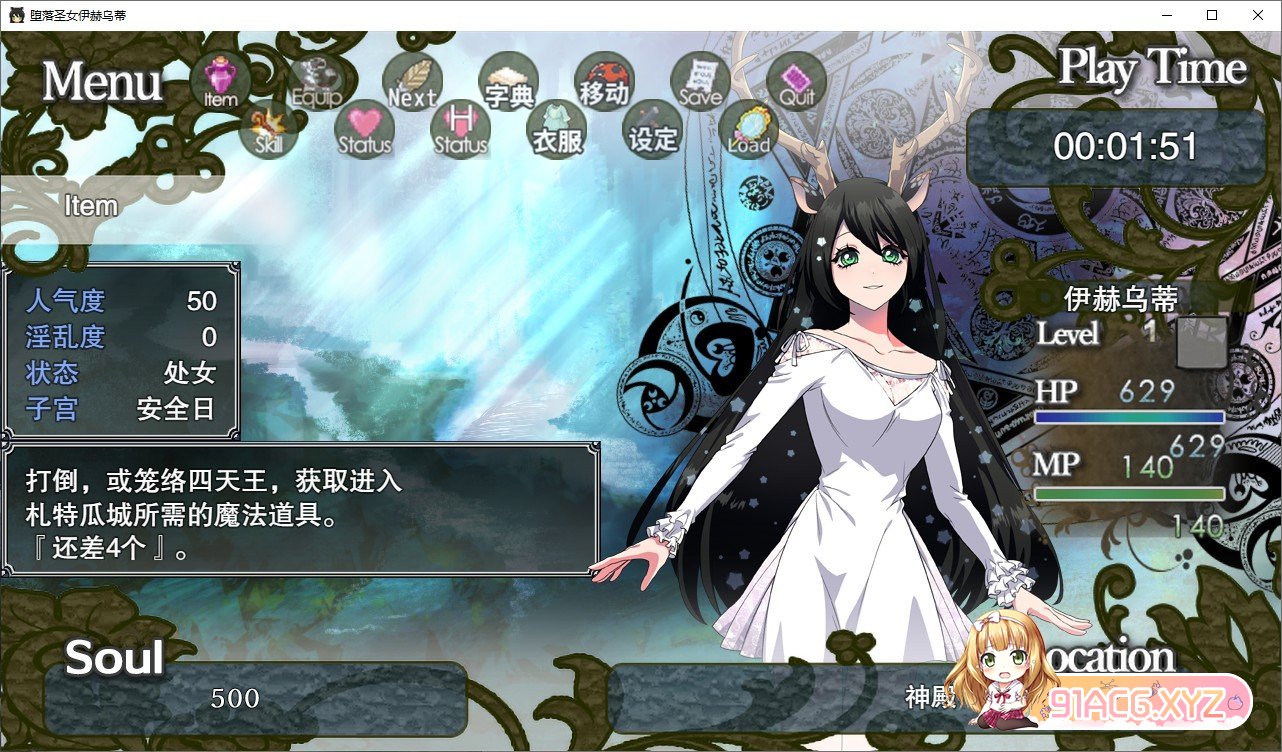This screenshot has width=1282, height=752.
Task: Select the Next feather icon
Action: tap(412, 81)
